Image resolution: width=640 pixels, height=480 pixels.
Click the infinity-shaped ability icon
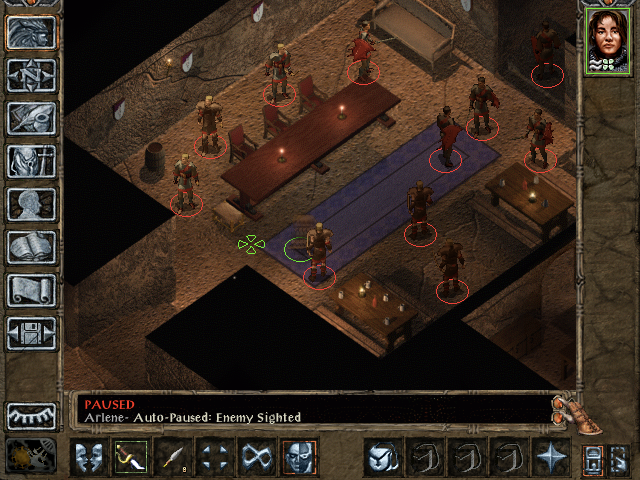pos(256,457)
